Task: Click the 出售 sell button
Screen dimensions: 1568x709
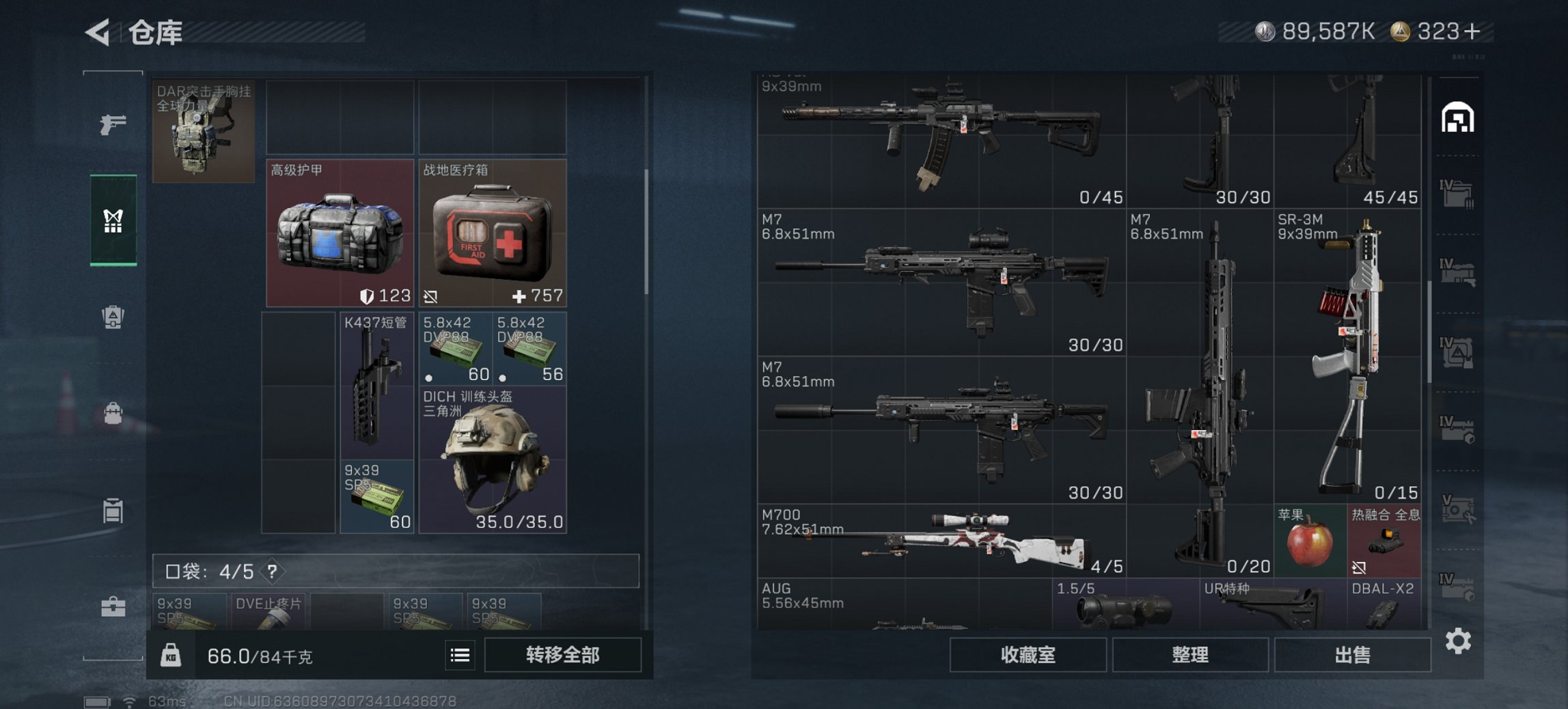Action: point(1351,654)
